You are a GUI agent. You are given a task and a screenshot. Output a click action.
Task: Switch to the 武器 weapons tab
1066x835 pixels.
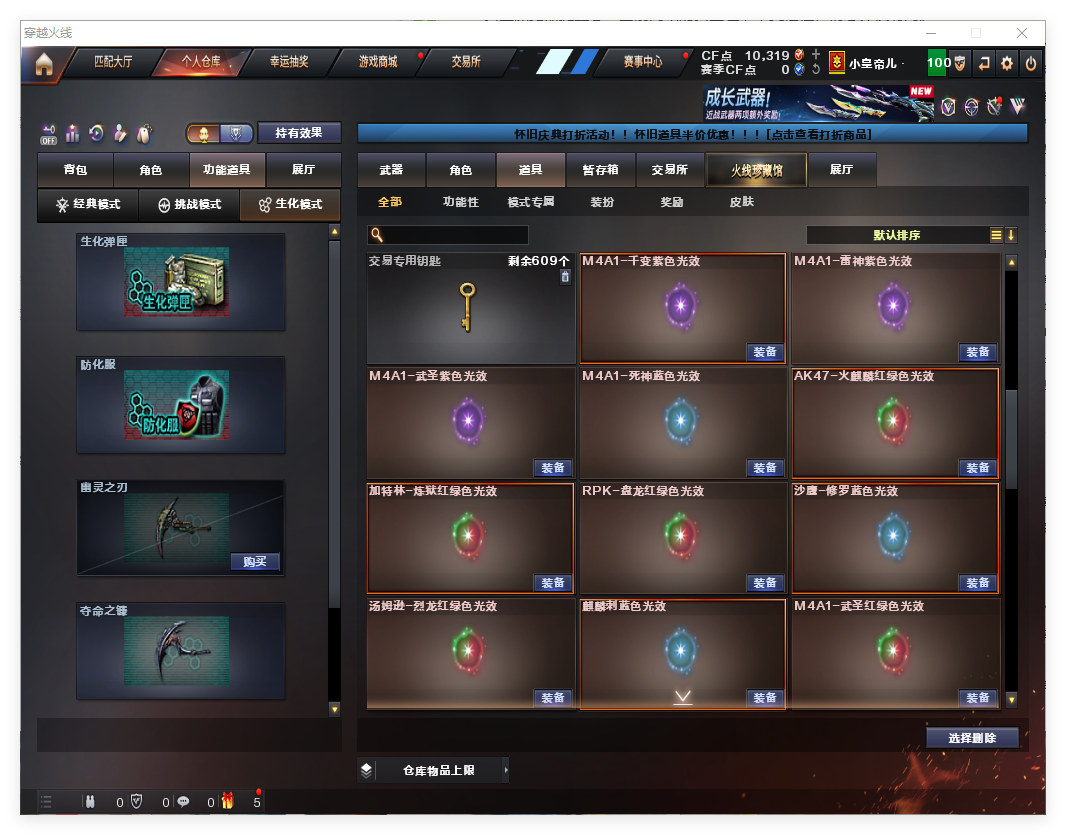point(391,171)
